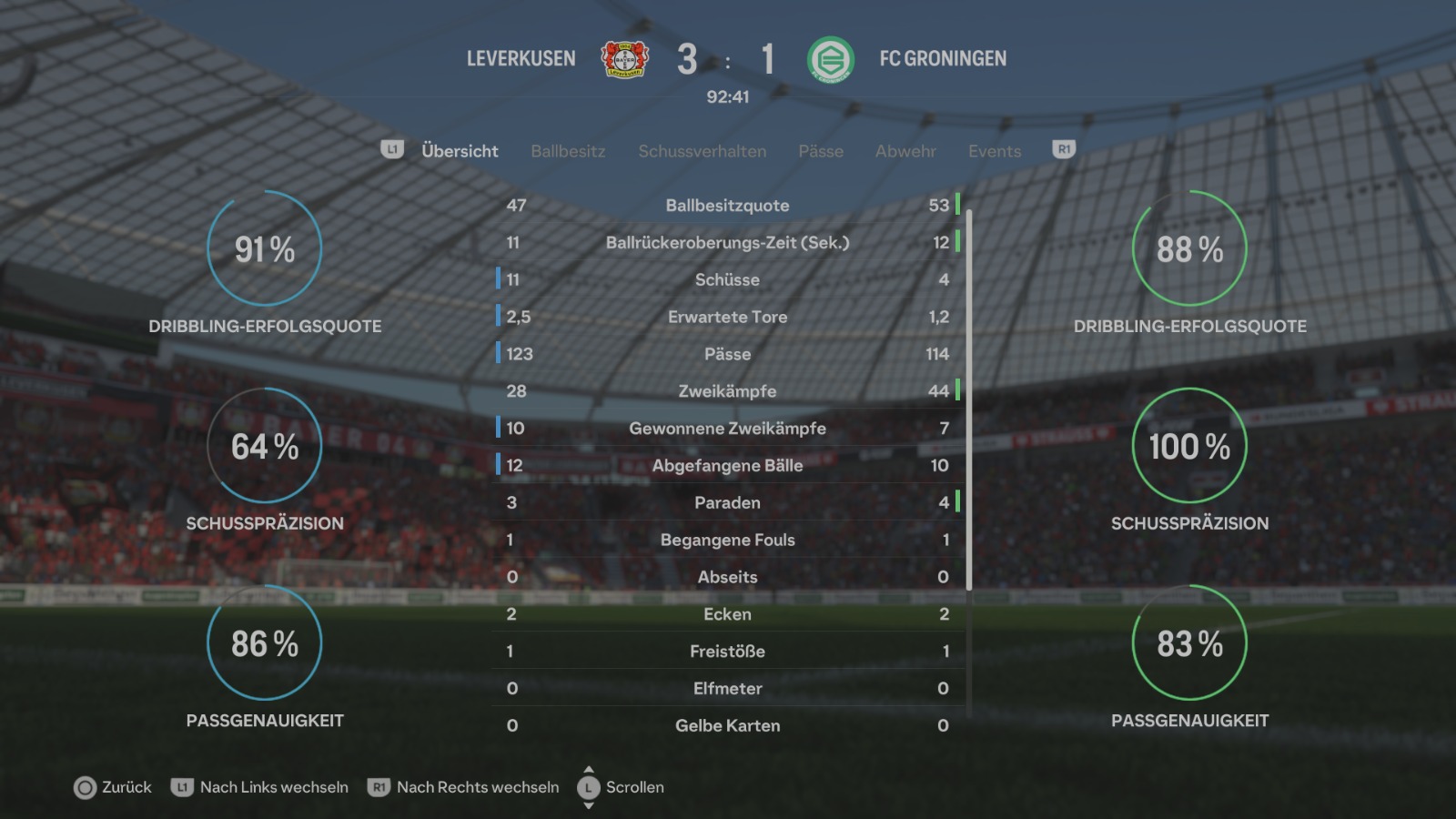Choose Nach Links wechseln
The image size is (1456, 819).
(260, 787)
